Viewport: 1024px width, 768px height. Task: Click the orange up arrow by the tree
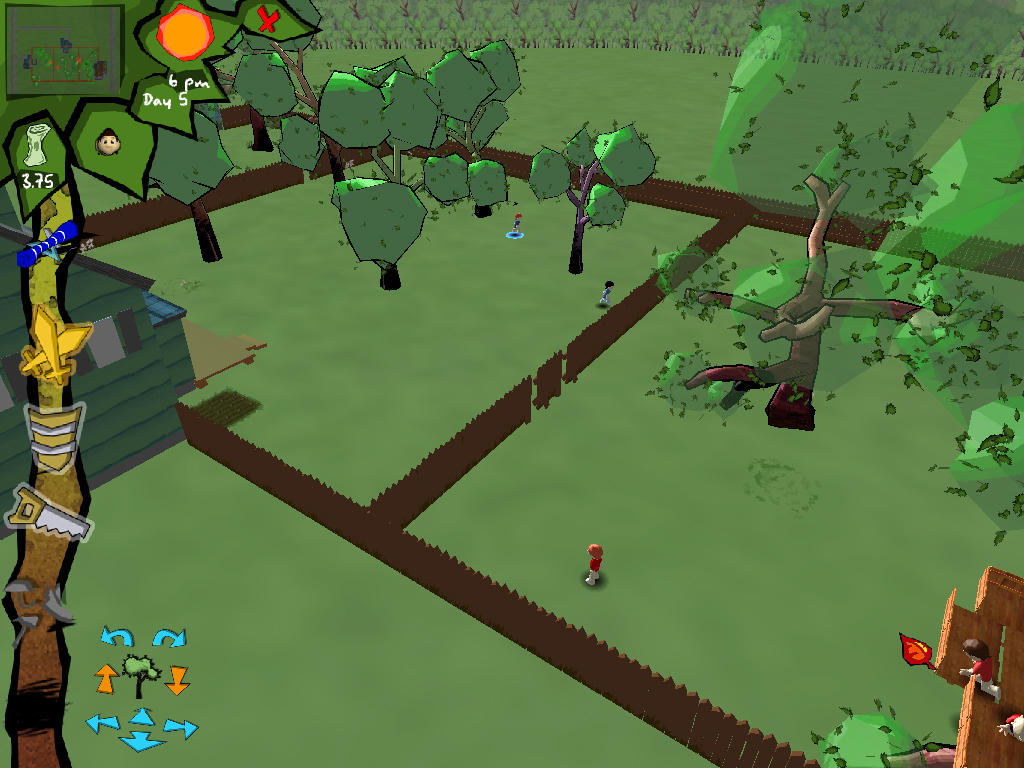tap(106, 679)
